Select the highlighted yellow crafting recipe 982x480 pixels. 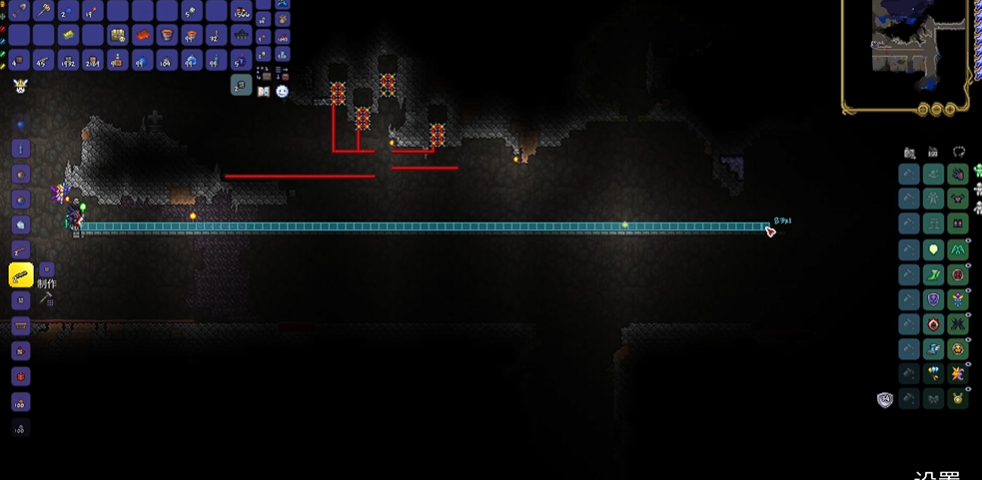pyautogui.click(x=21, y=274)
